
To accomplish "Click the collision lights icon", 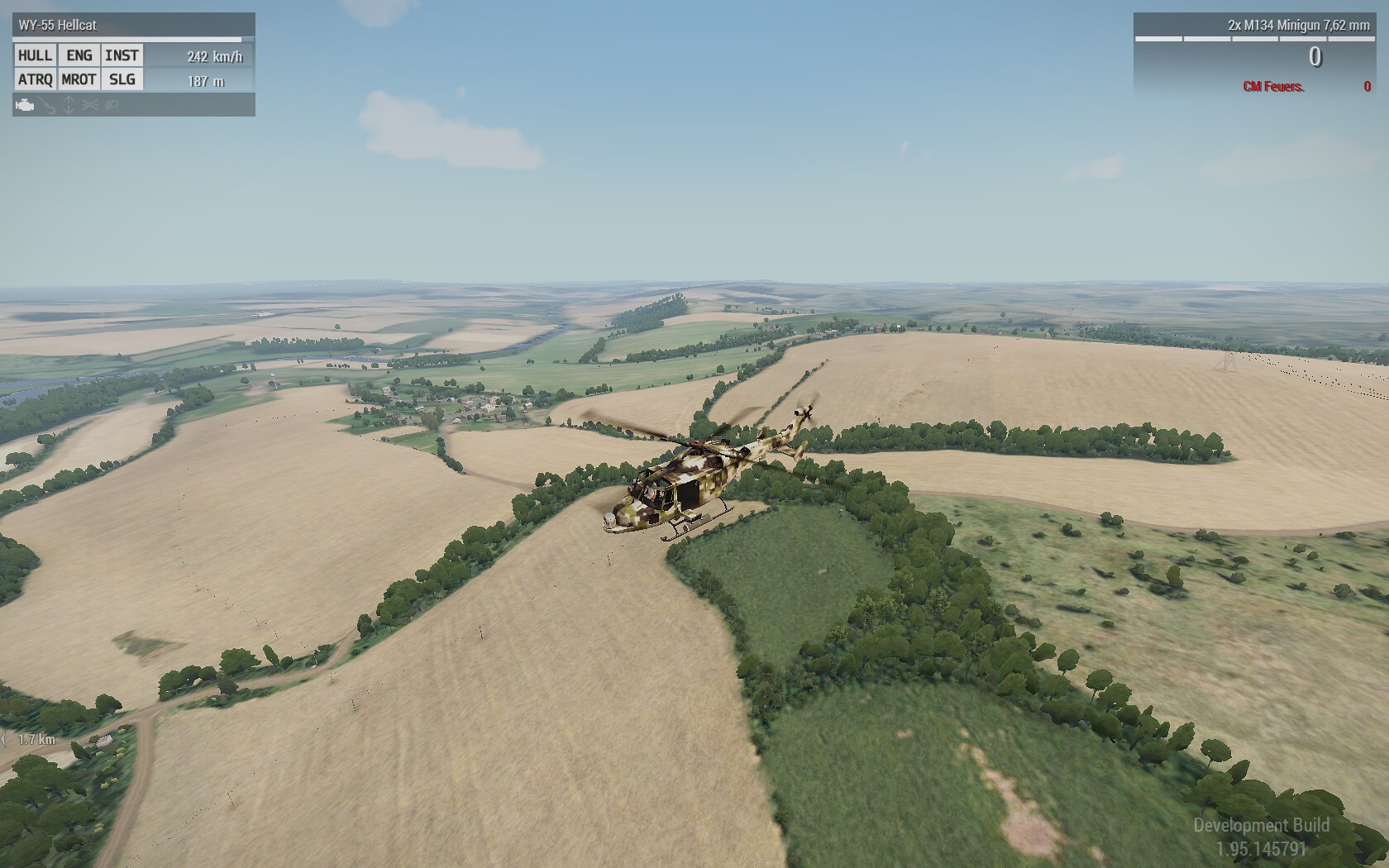I will click(x=90, y=105).
